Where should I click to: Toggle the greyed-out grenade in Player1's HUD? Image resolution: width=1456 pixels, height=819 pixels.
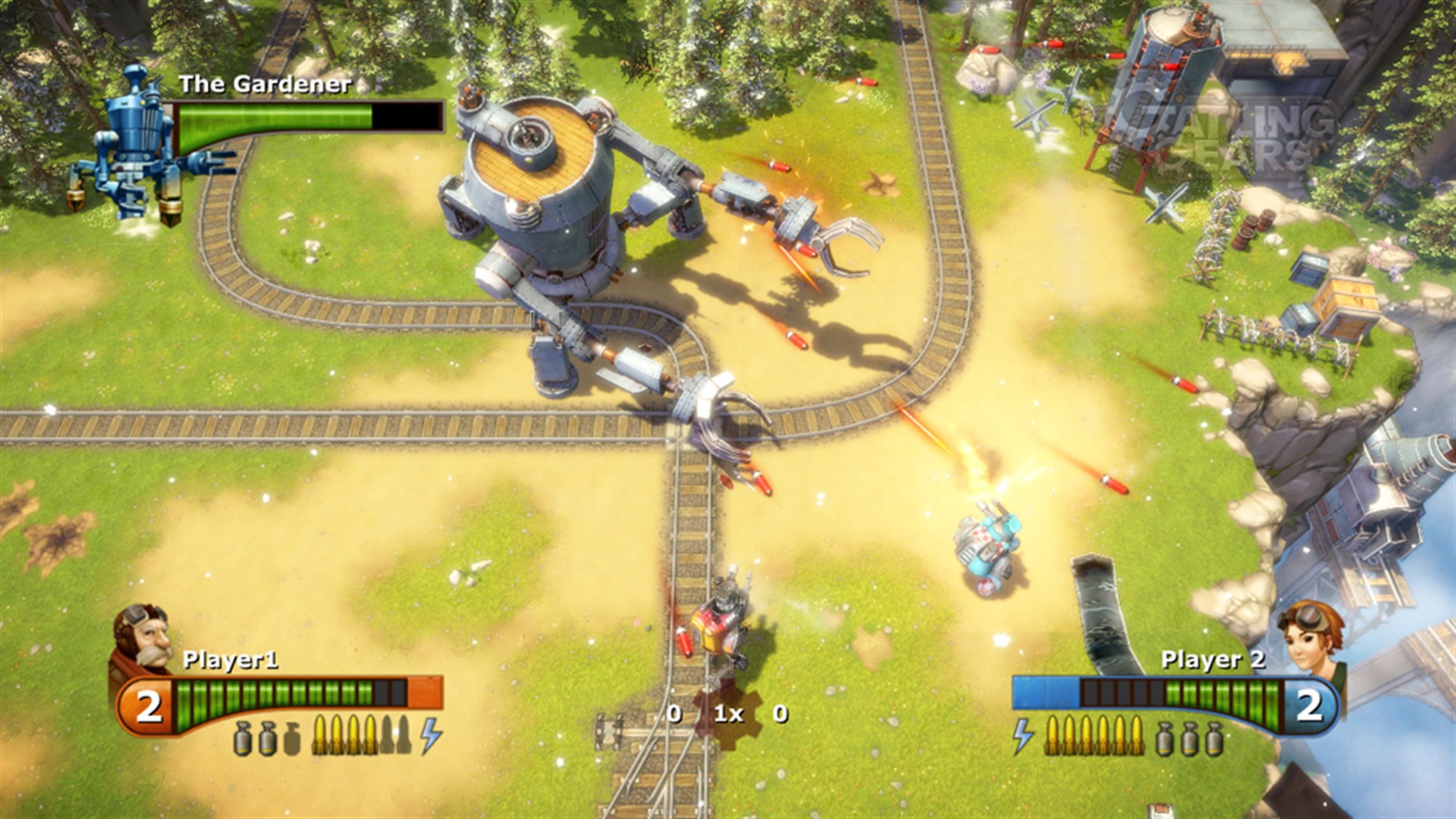click(290, 739)
